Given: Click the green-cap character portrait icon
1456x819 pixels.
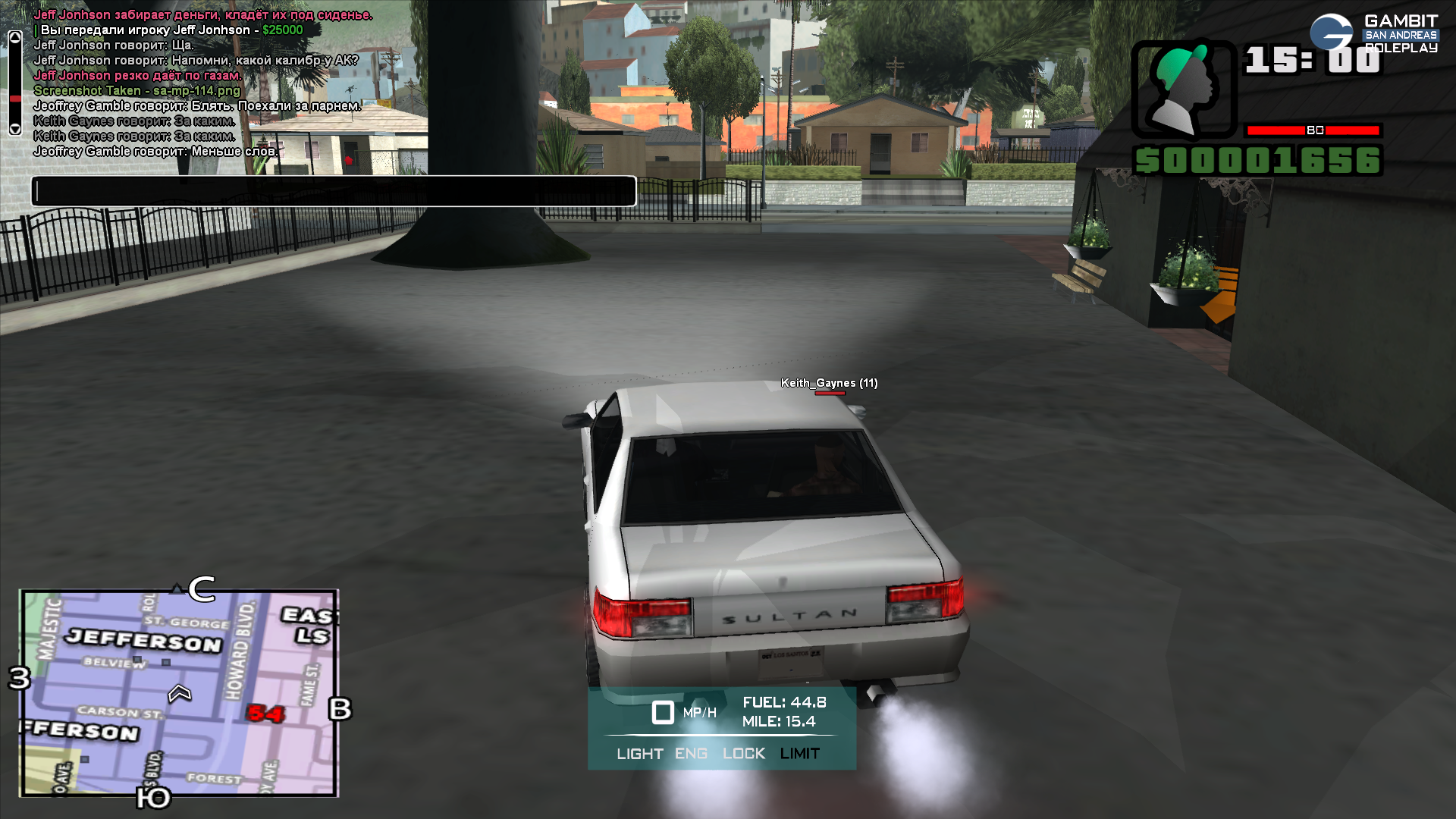Looking at the screenshot, I should (1183, 89).
